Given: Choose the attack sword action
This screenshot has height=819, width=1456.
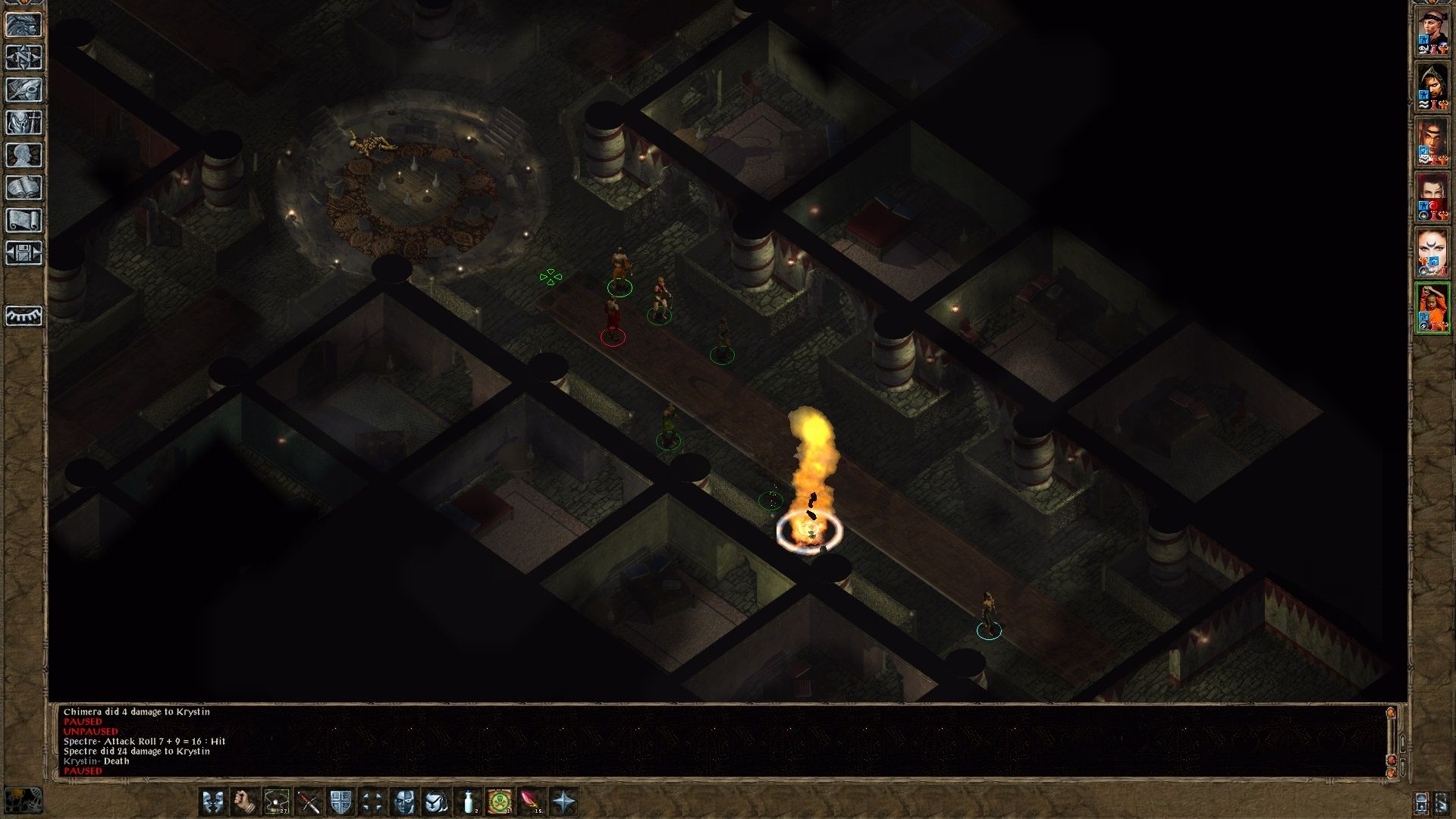Looking at the screenshot, I should tap(309, 802).
